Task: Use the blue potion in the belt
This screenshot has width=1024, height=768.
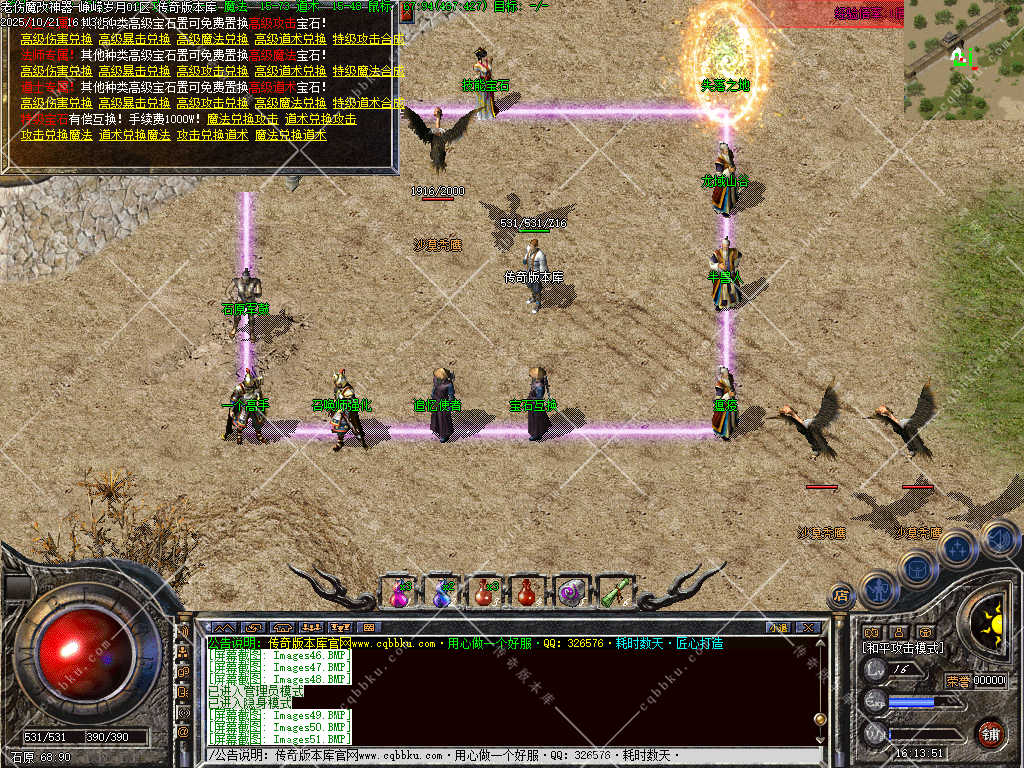Action: coord(442,592)
